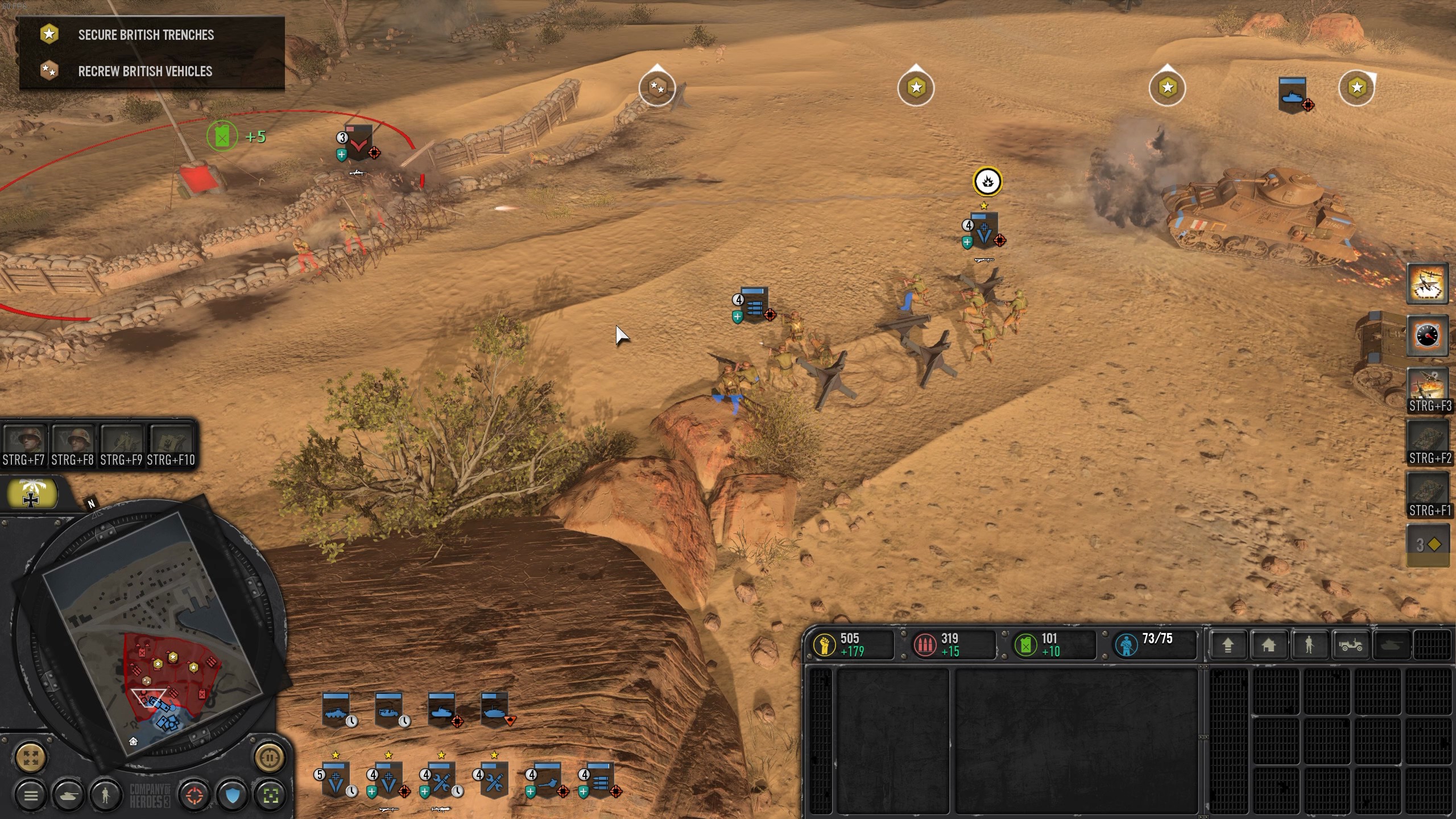Activate the aircraft recon ability icon
Viewport: 1456px width, 819px height.
[1428, 284]
